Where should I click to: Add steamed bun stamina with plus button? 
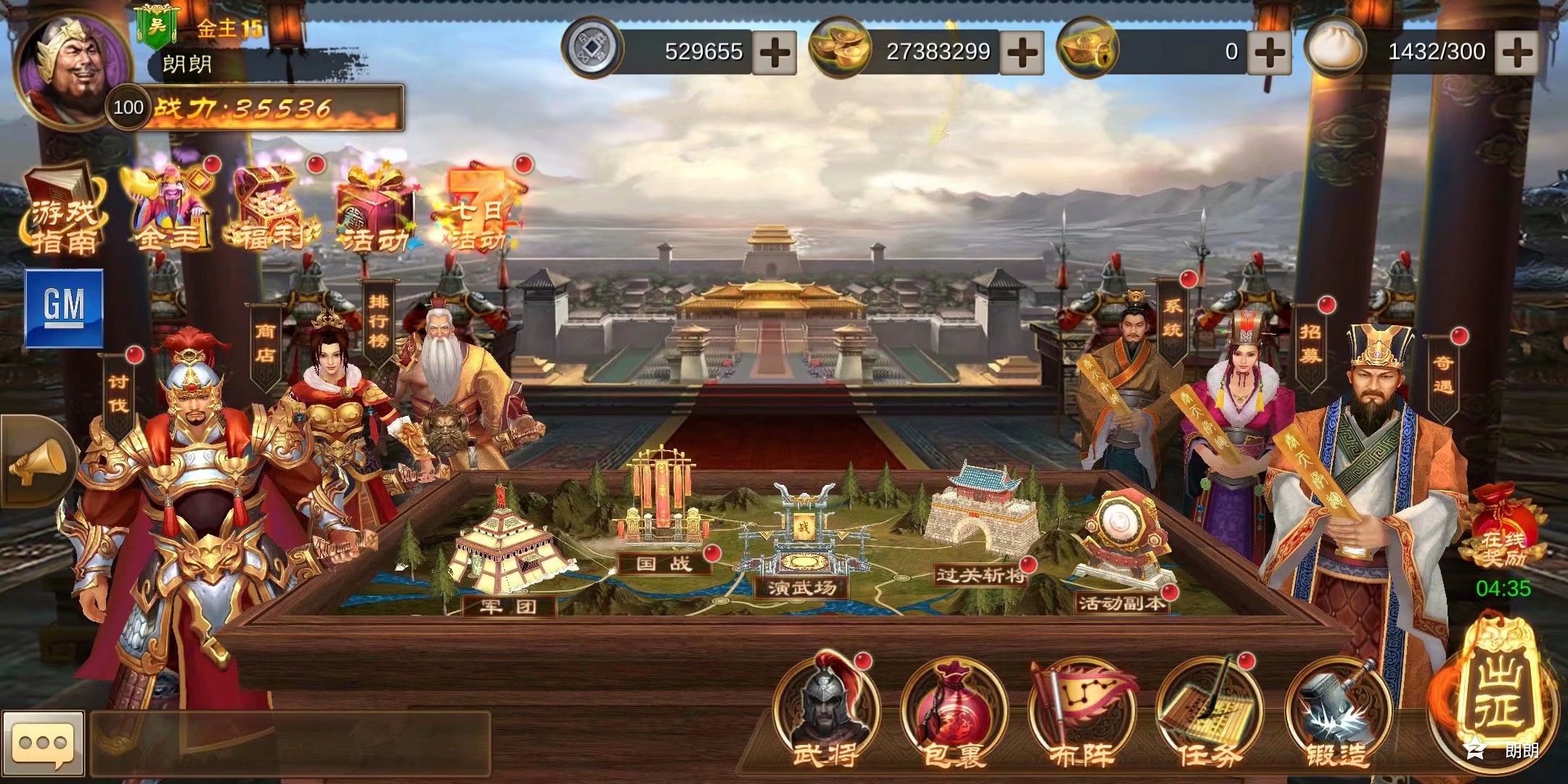pos(1516,52)
